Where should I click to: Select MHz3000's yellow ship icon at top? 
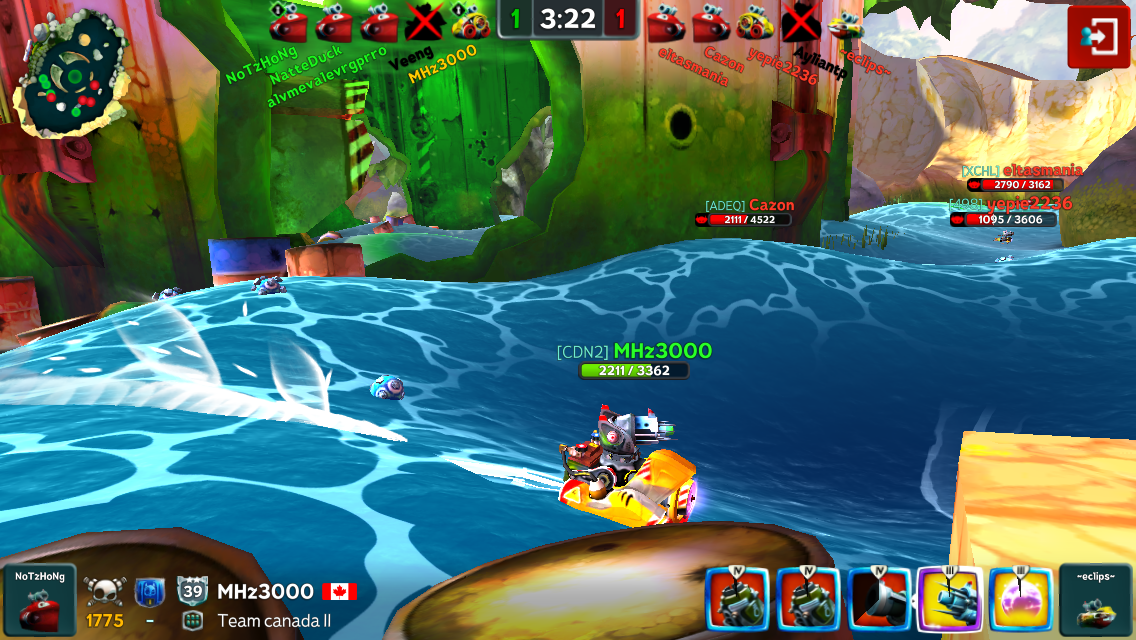click(x=470, y=22)
